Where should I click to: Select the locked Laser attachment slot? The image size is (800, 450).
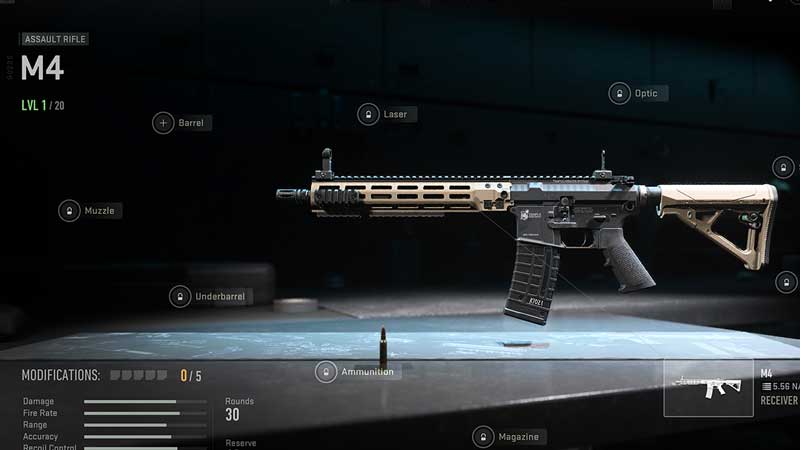pos(369,114)
